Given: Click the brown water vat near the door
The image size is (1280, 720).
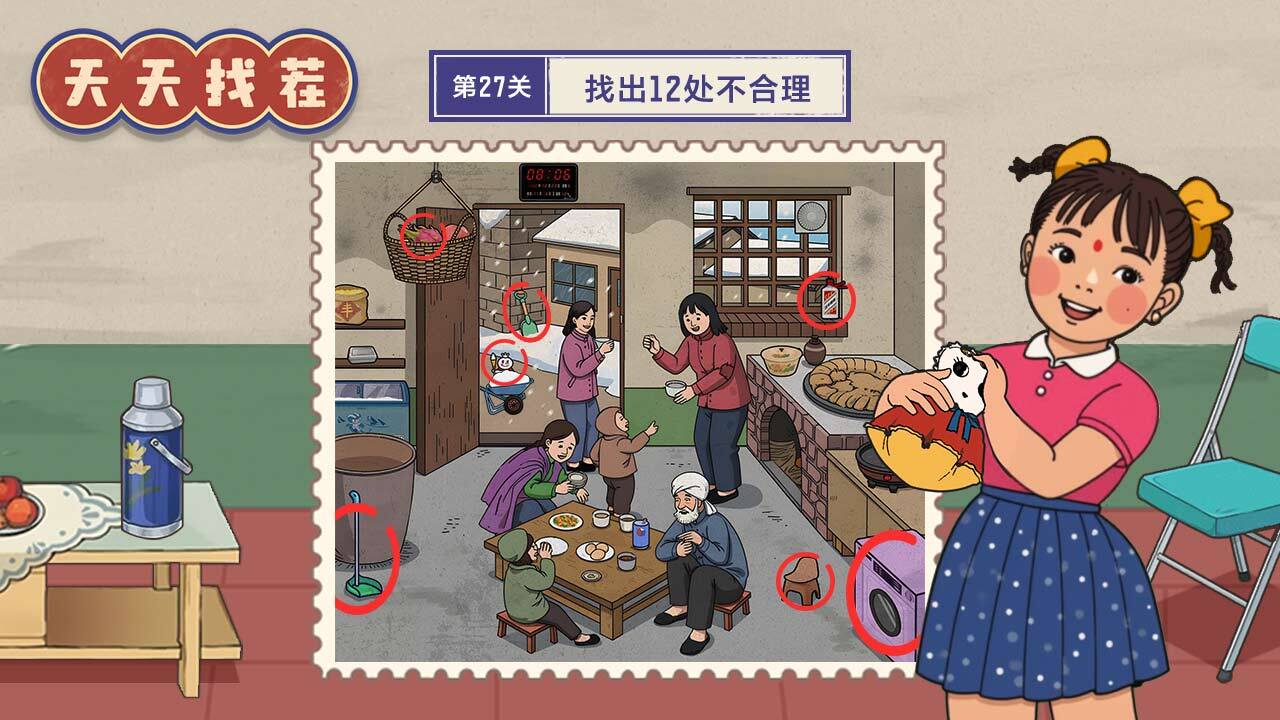Looking at the screenshot, I should 378,470.
